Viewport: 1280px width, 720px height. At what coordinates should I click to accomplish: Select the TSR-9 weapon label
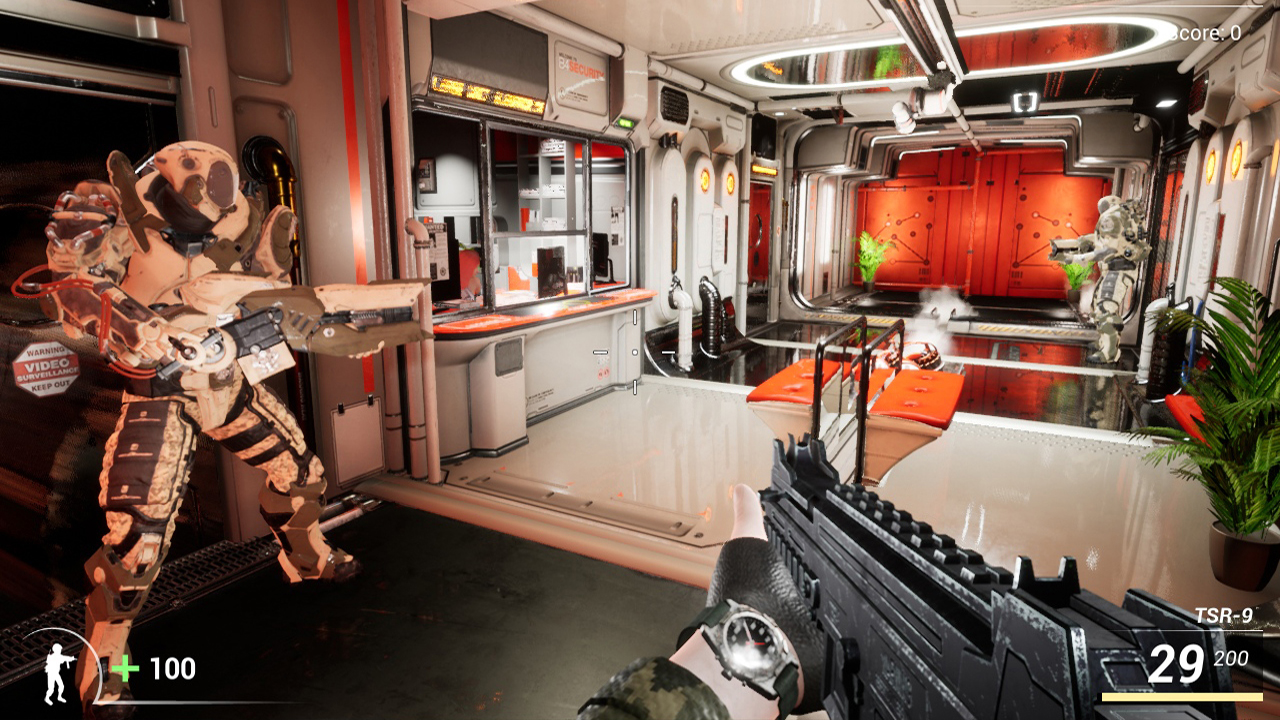coord(1223,616)
